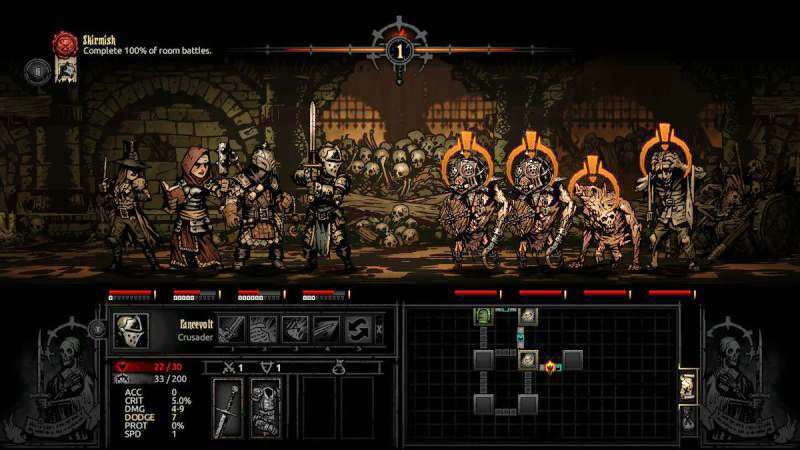
Task: Use the Crusader's fourth combat skill
Action: [327, 330]
